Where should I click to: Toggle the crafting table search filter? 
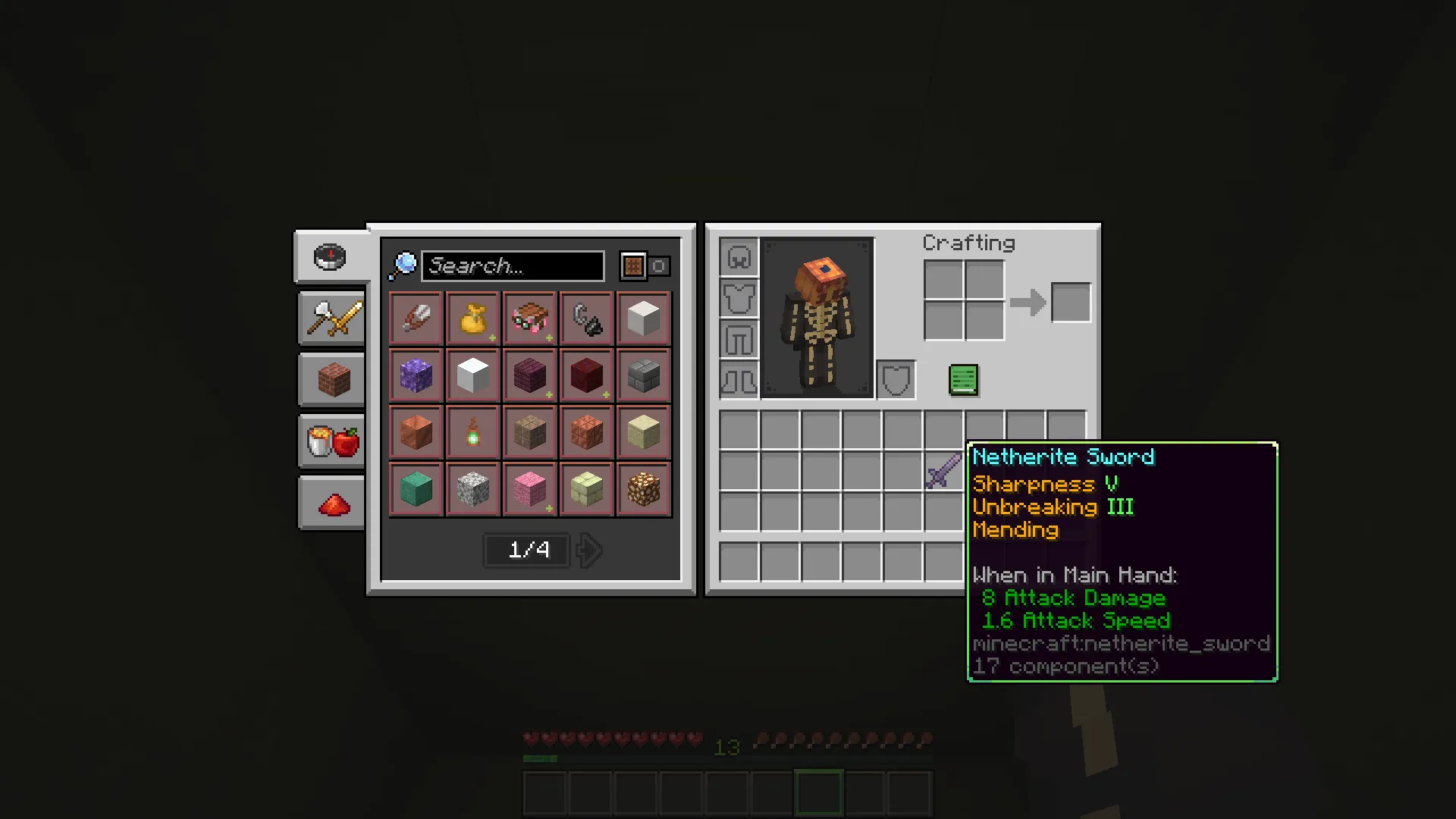[x=632, y=265]
